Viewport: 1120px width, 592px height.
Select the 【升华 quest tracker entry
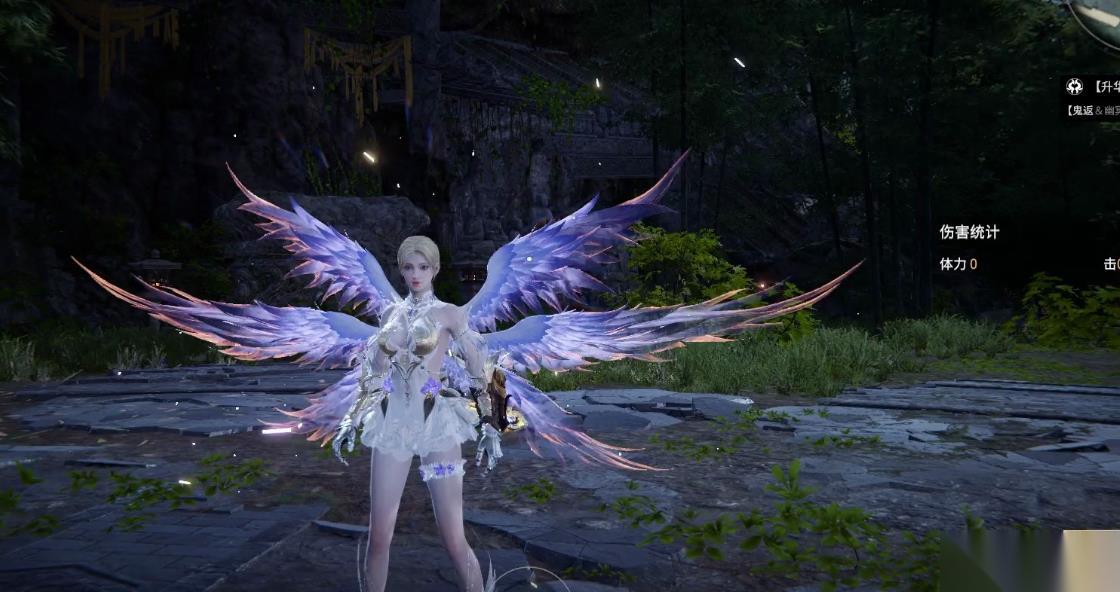pyautogui.click(x=1105, y=87)
